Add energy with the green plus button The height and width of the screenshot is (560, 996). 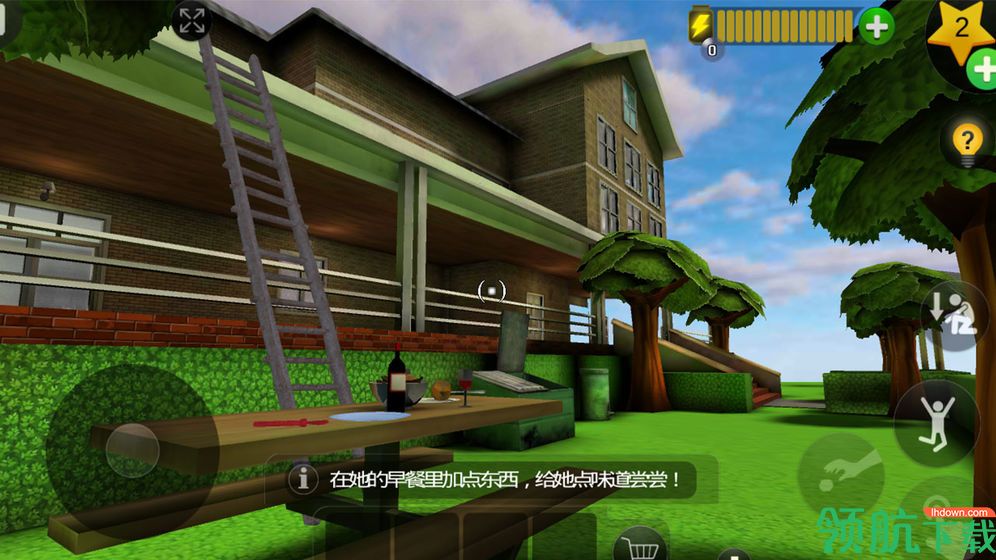click(x=876, y=26)
